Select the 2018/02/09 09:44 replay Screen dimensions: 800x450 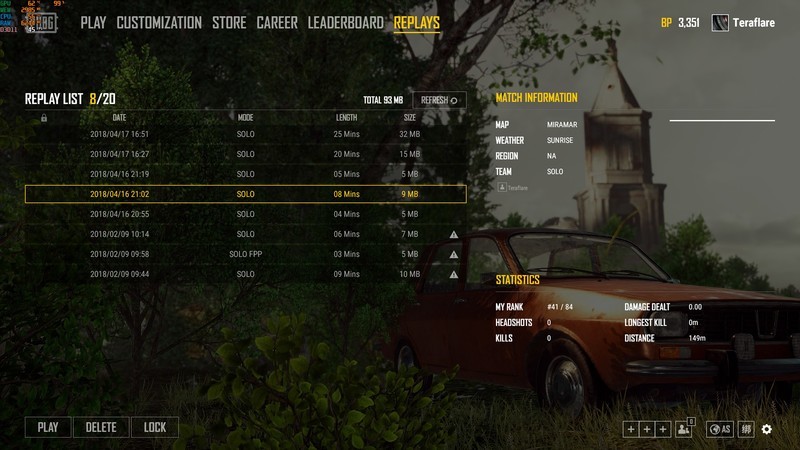[x=245, y=274]
